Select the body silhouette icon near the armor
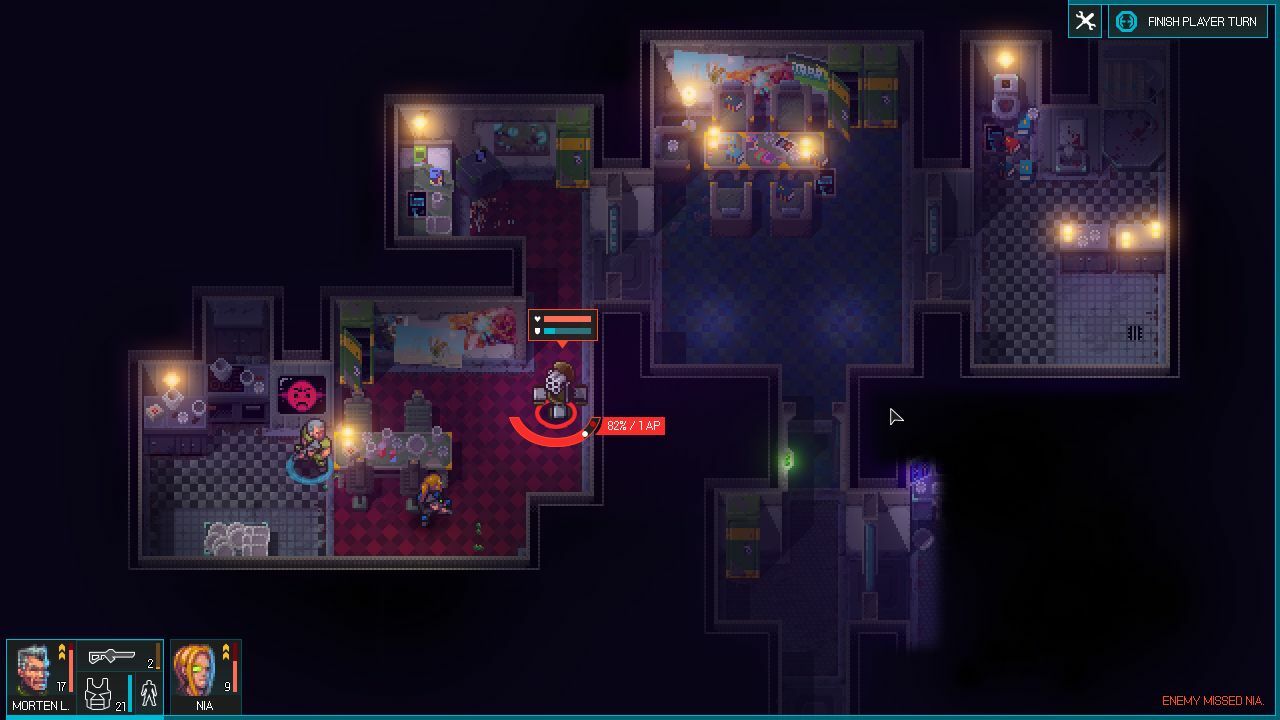Screen dimensions: 1280x720 (149, 694)
